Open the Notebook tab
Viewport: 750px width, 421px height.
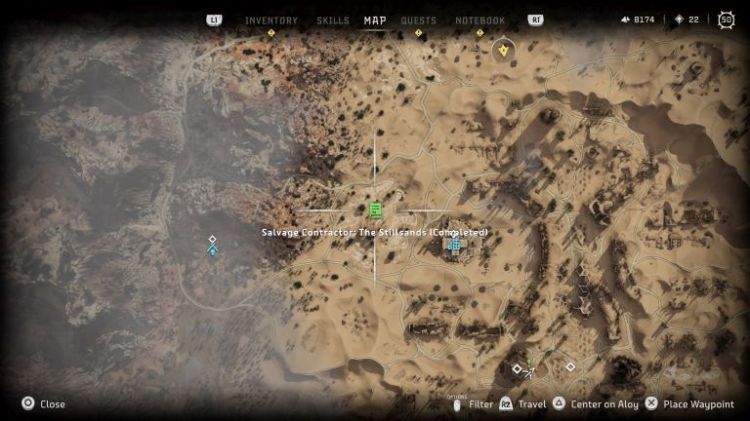tap(480, 20)
